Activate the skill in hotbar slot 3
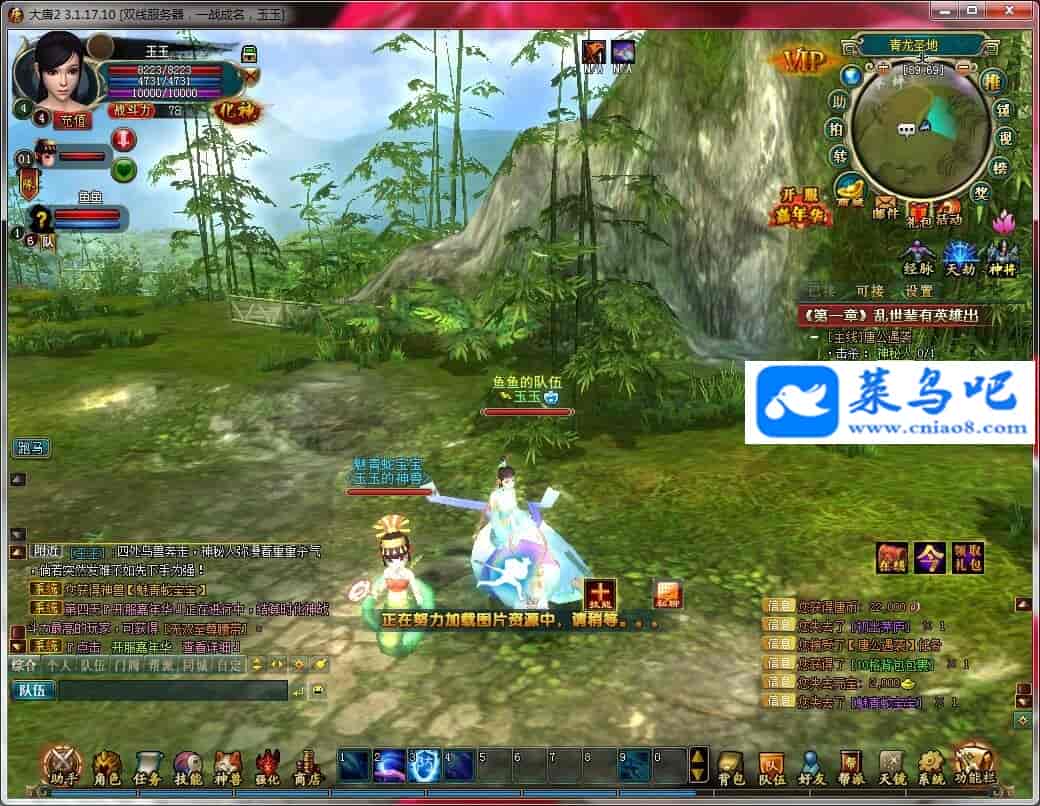Screen dimensions: 1040x806 (x=425, y=765)
